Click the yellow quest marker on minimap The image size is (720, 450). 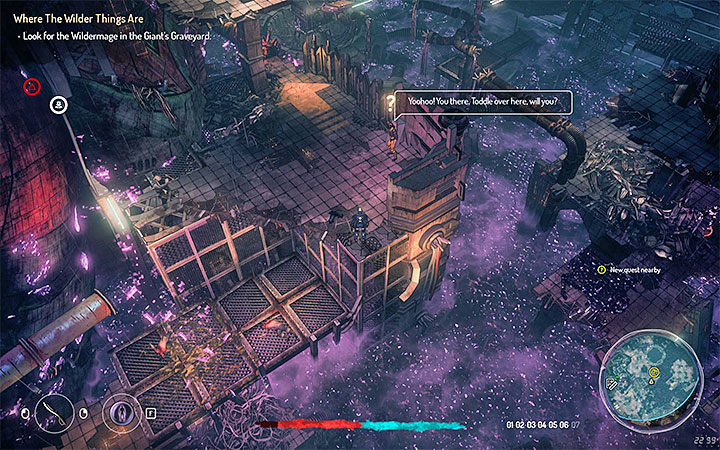(x=653, y=373)
